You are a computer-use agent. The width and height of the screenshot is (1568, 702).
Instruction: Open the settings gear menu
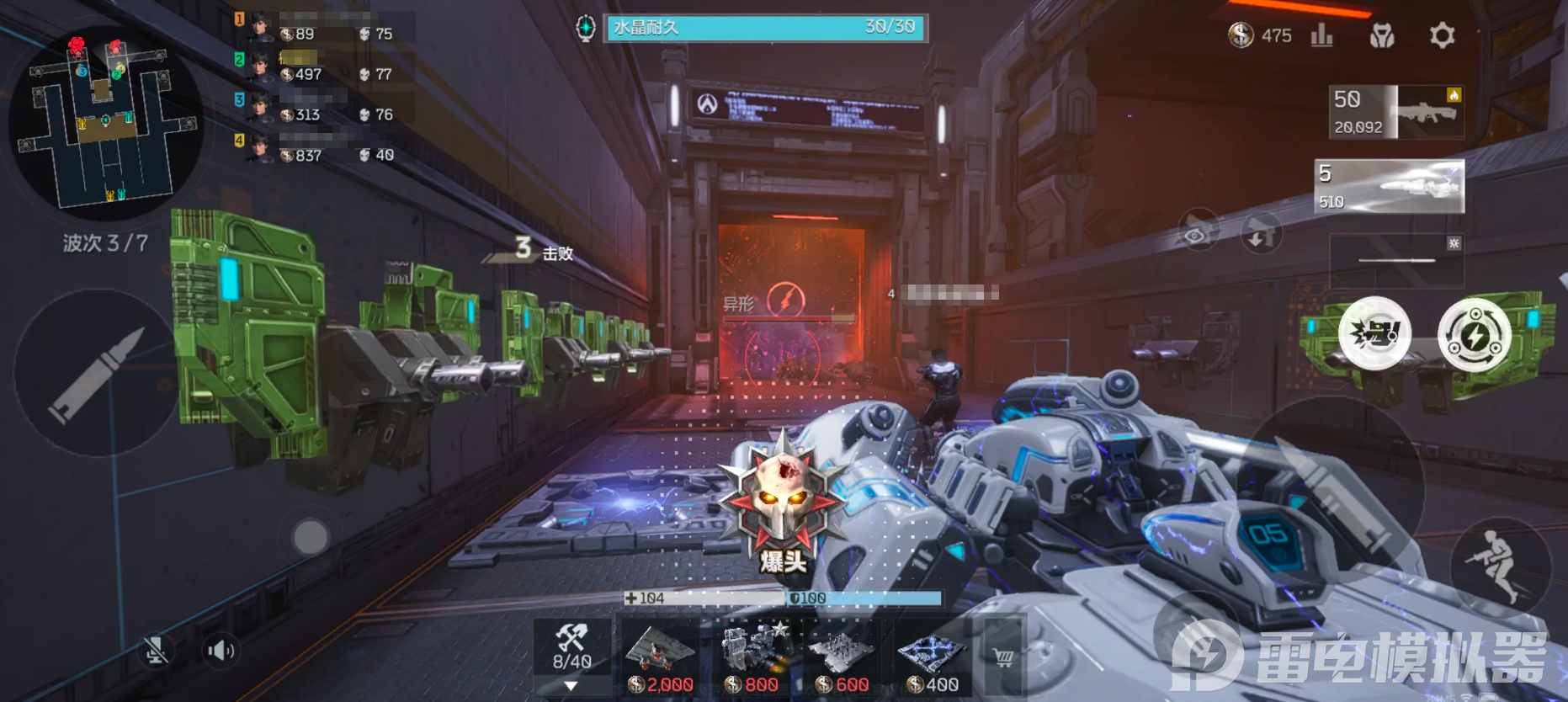[1442, 35]
